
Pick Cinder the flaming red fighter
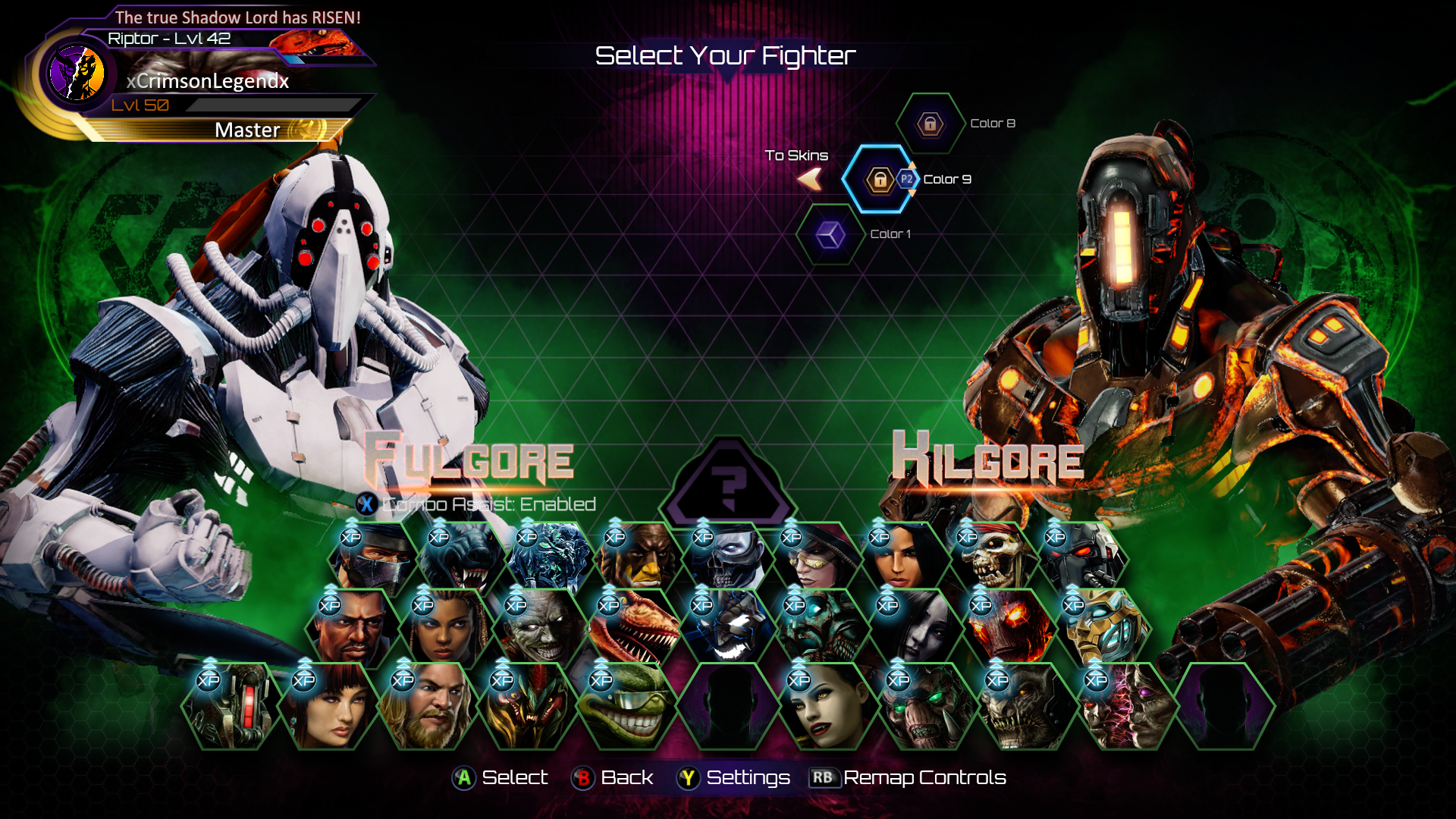(1005, 629)
